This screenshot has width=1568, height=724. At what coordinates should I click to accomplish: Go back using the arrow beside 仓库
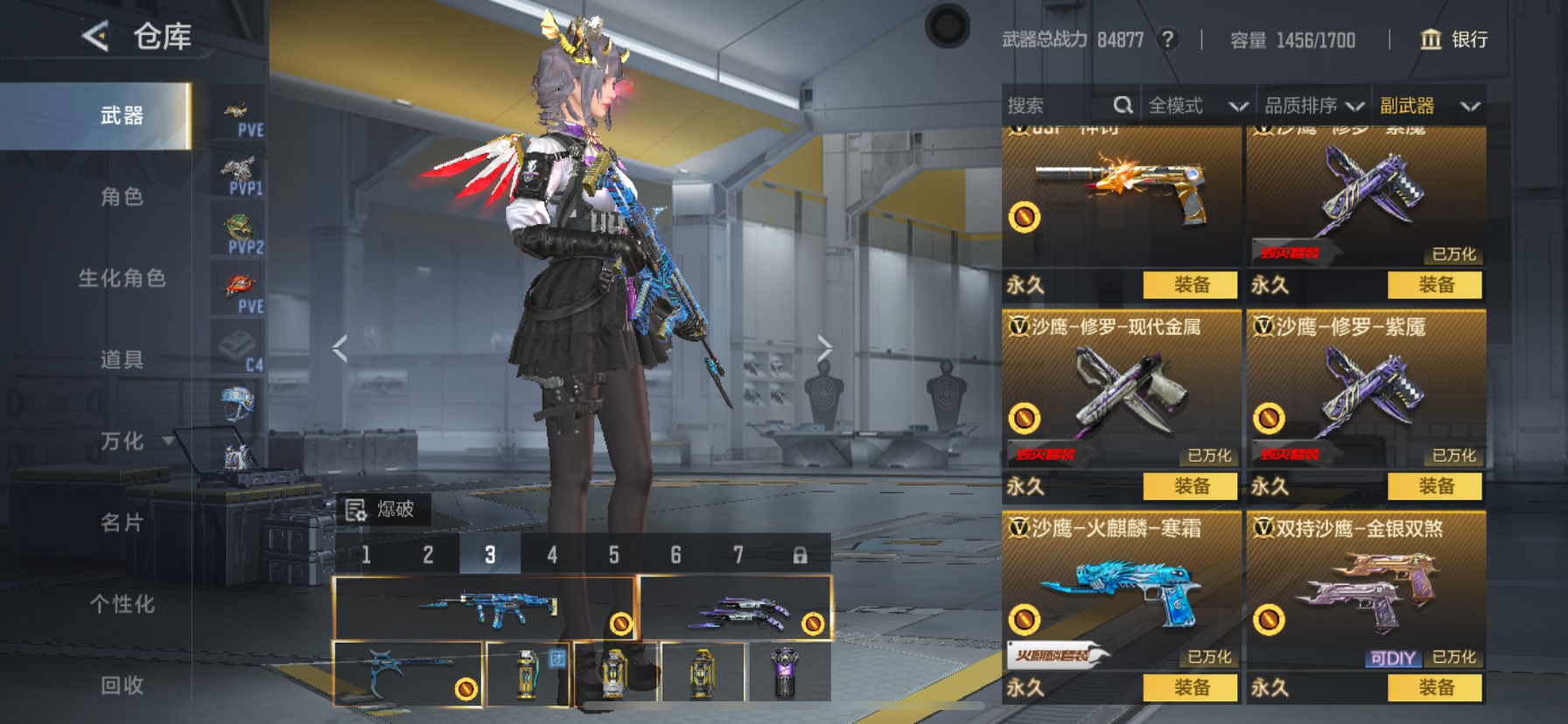(x=95, y=37)
